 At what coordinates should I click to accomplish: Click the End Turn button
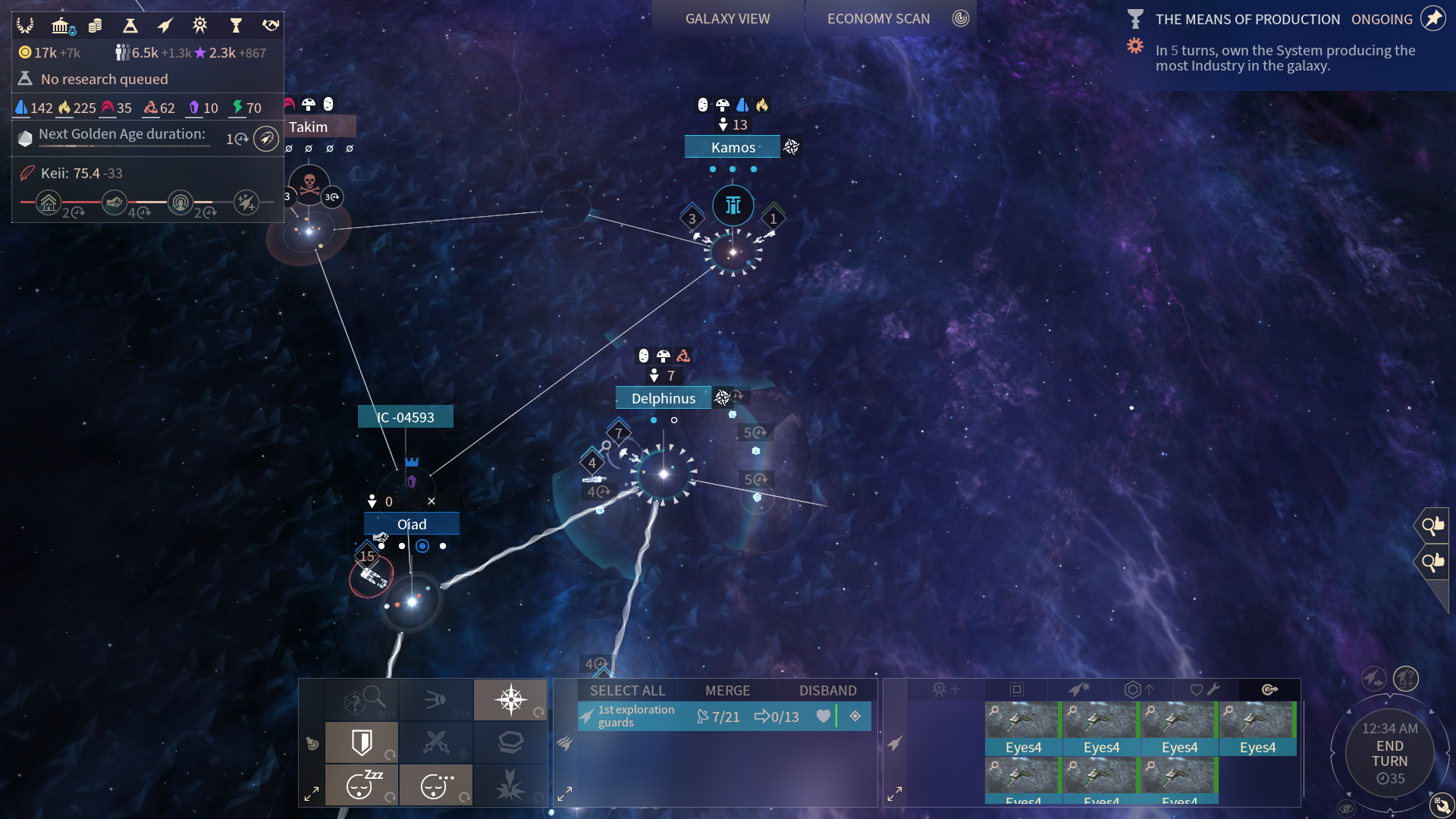1389,754
